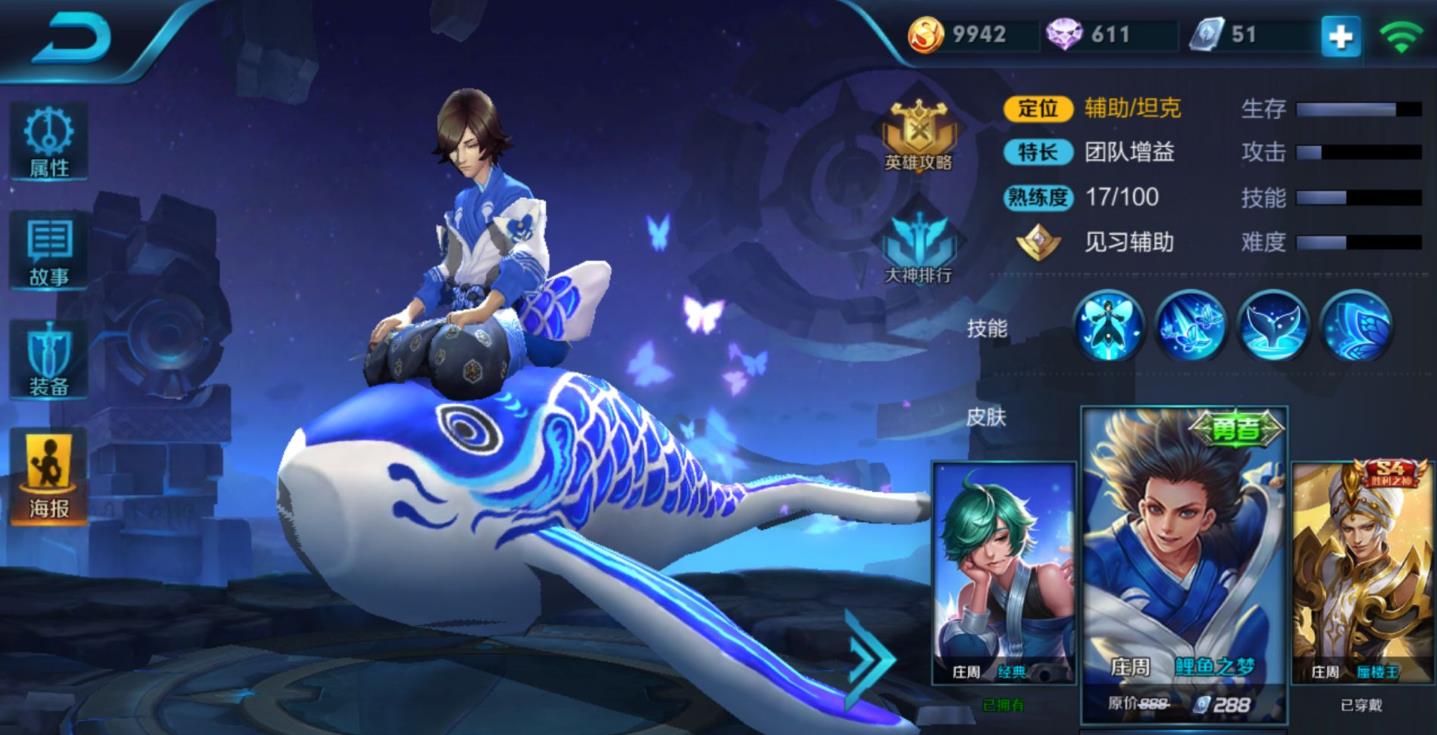Viewport: 1437px width, 735px height.
Task: Select the 海报 poster tab
Action: pyautogui.click(x=49, y=477)
